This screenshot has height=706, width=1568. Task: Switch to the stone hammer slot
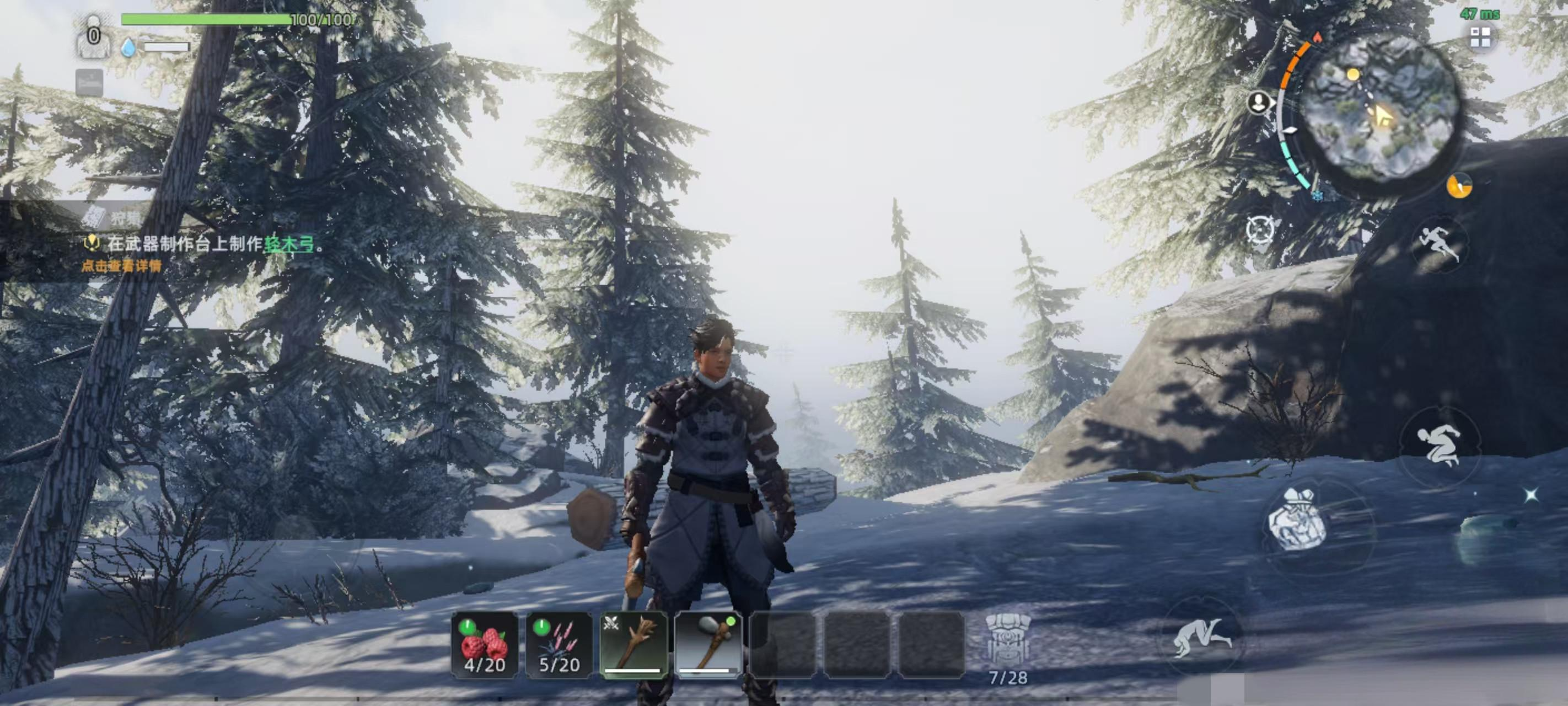(708, 645)
